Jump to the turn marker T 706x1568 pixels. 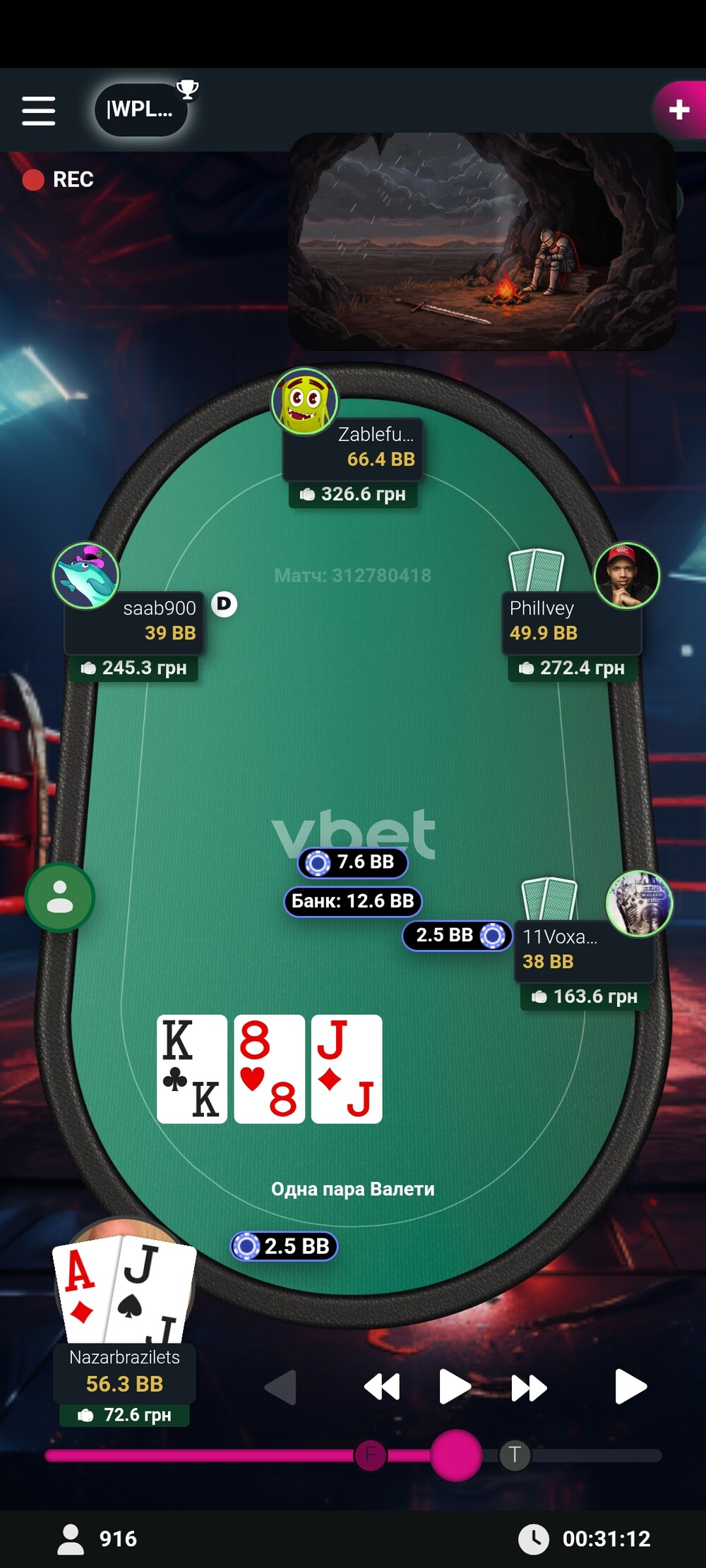[515, 1455]
